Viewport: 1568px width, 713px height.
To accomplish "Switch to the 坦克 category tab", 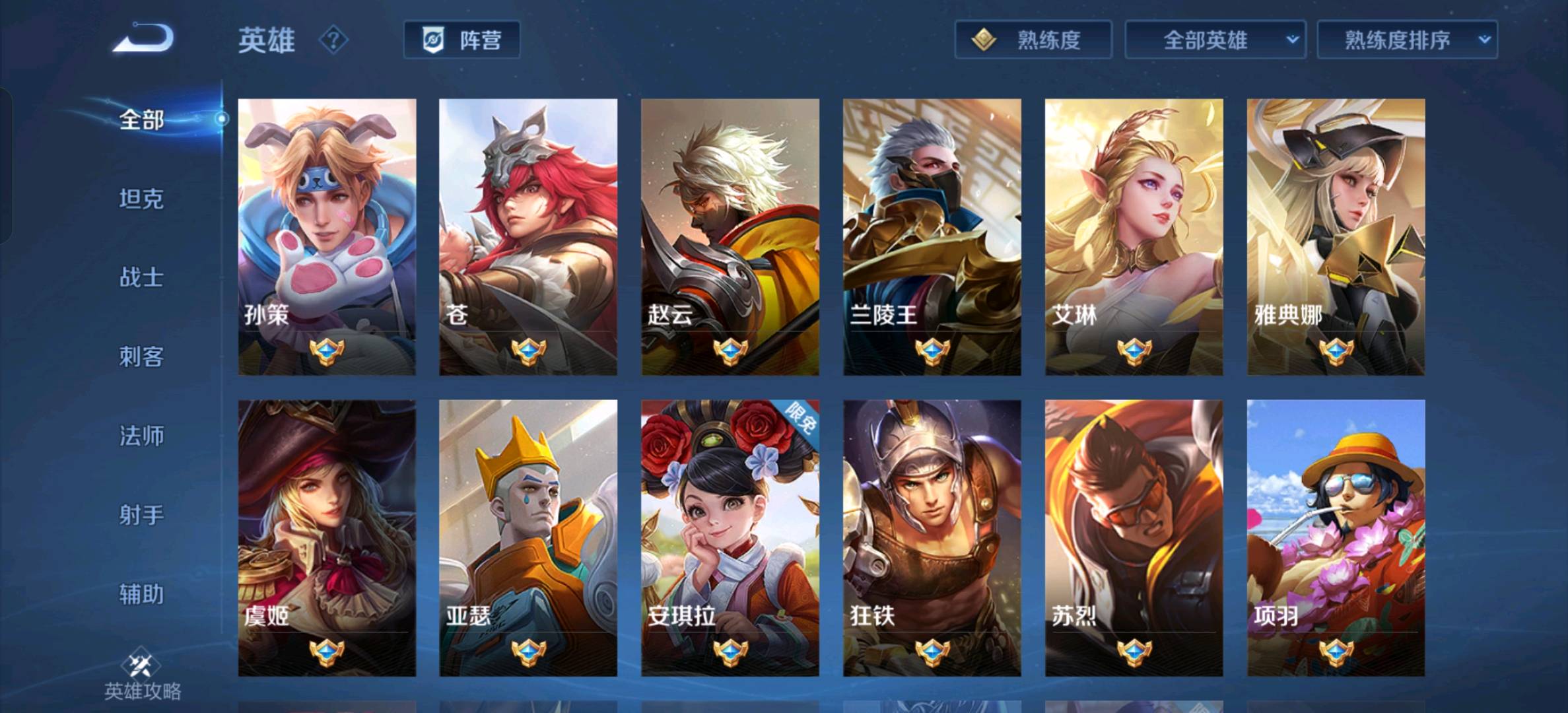I will 141,199.
